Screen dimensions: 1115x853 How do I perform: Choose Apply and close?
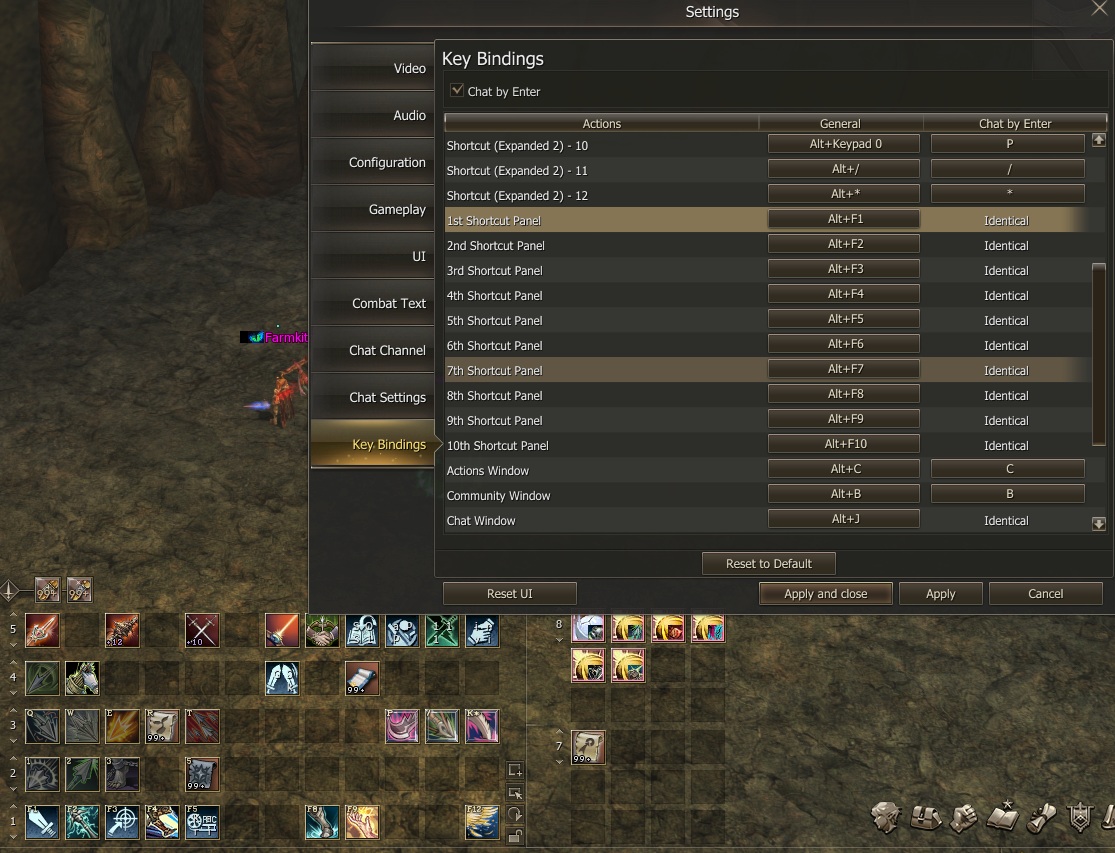click(x=825, y=593)
